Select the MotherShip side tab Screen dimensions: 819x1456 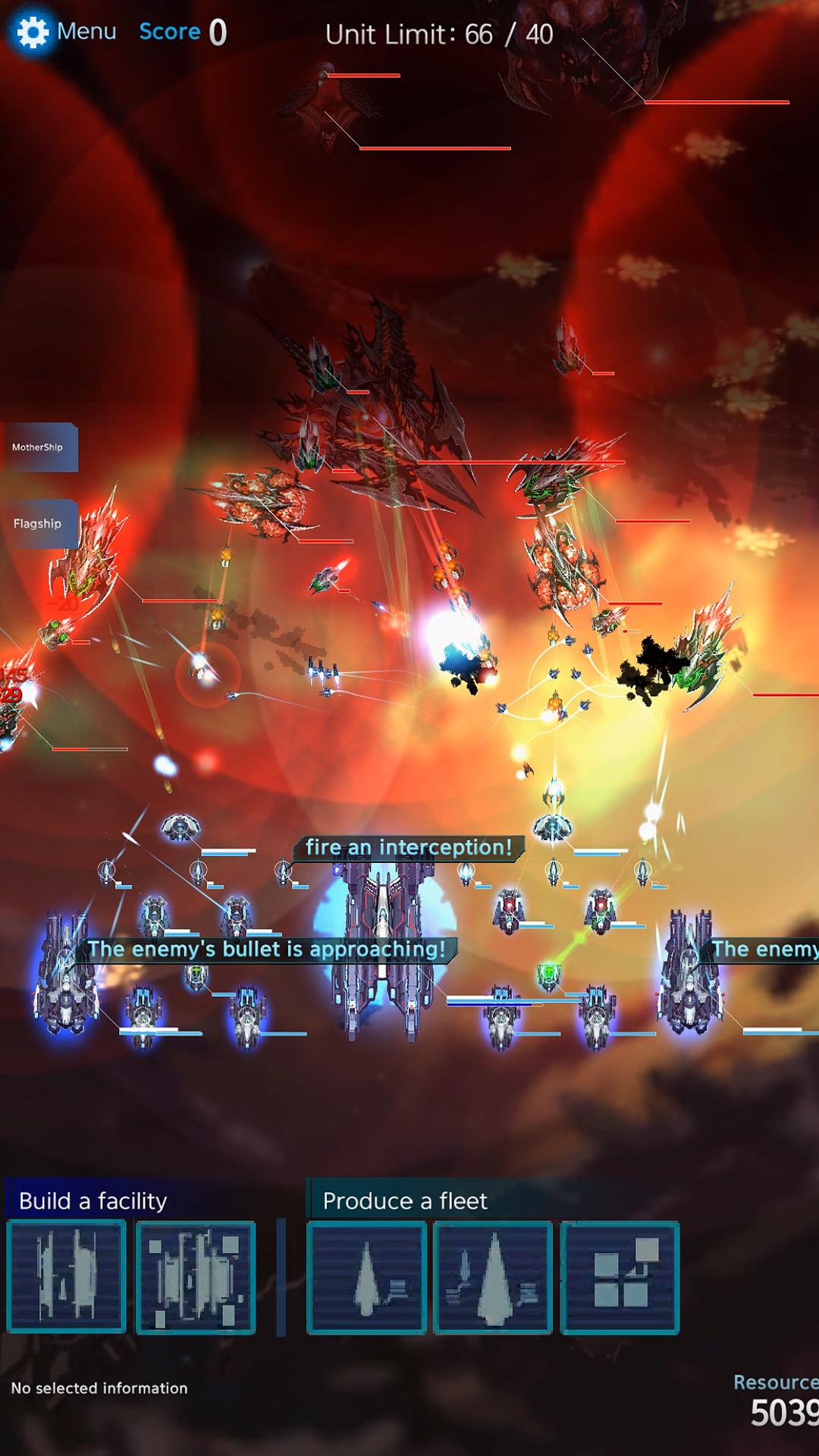38,447
